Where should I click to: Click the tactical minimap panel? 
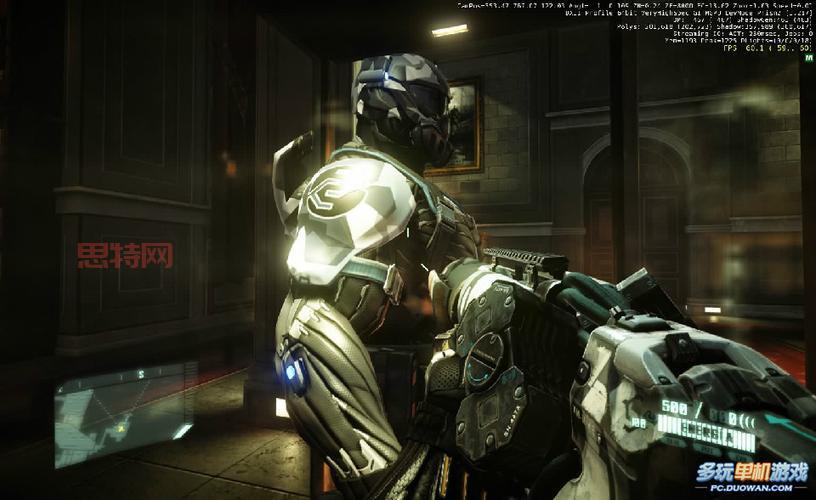tap(123, 412)
